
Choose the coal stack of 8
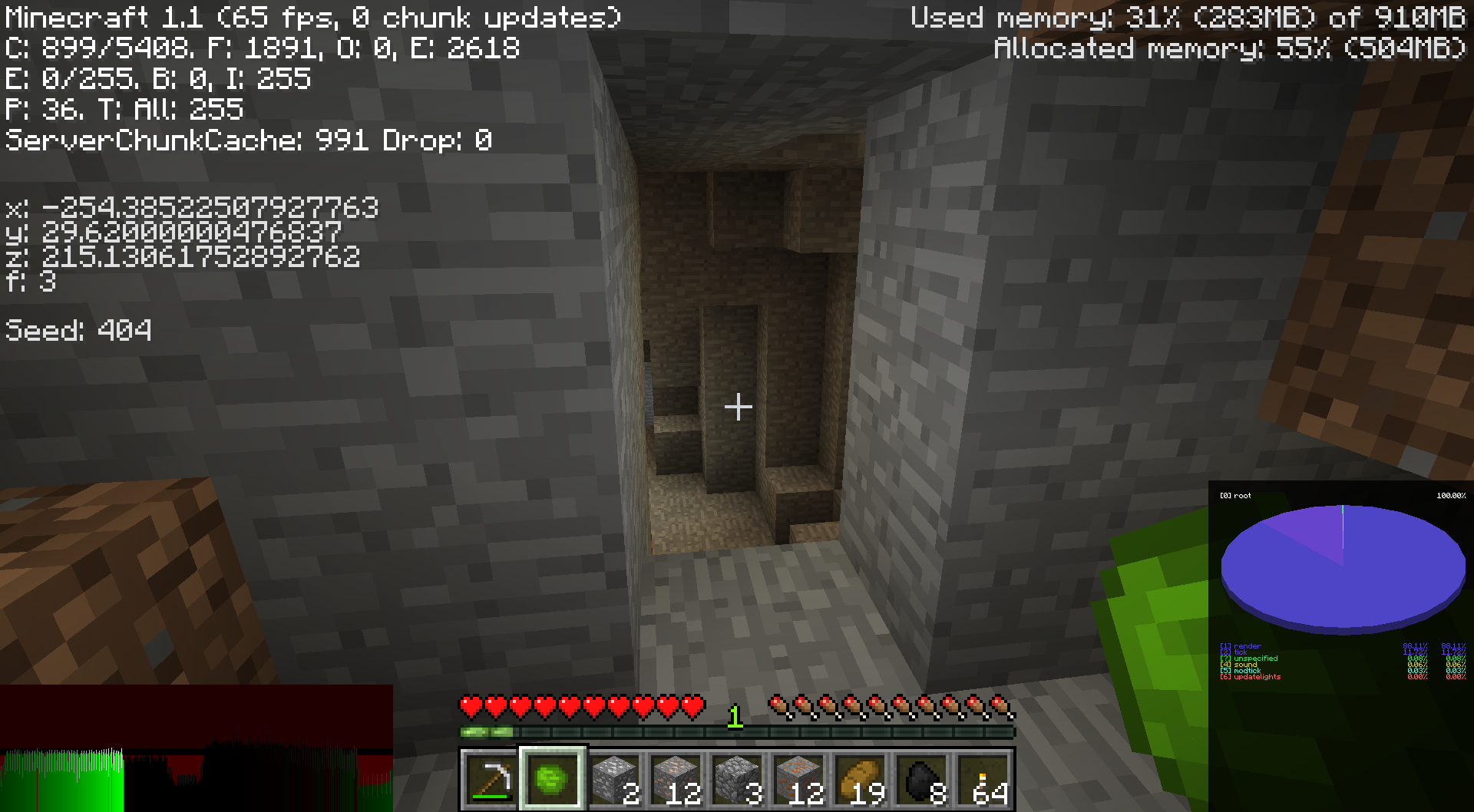[921, 780]
